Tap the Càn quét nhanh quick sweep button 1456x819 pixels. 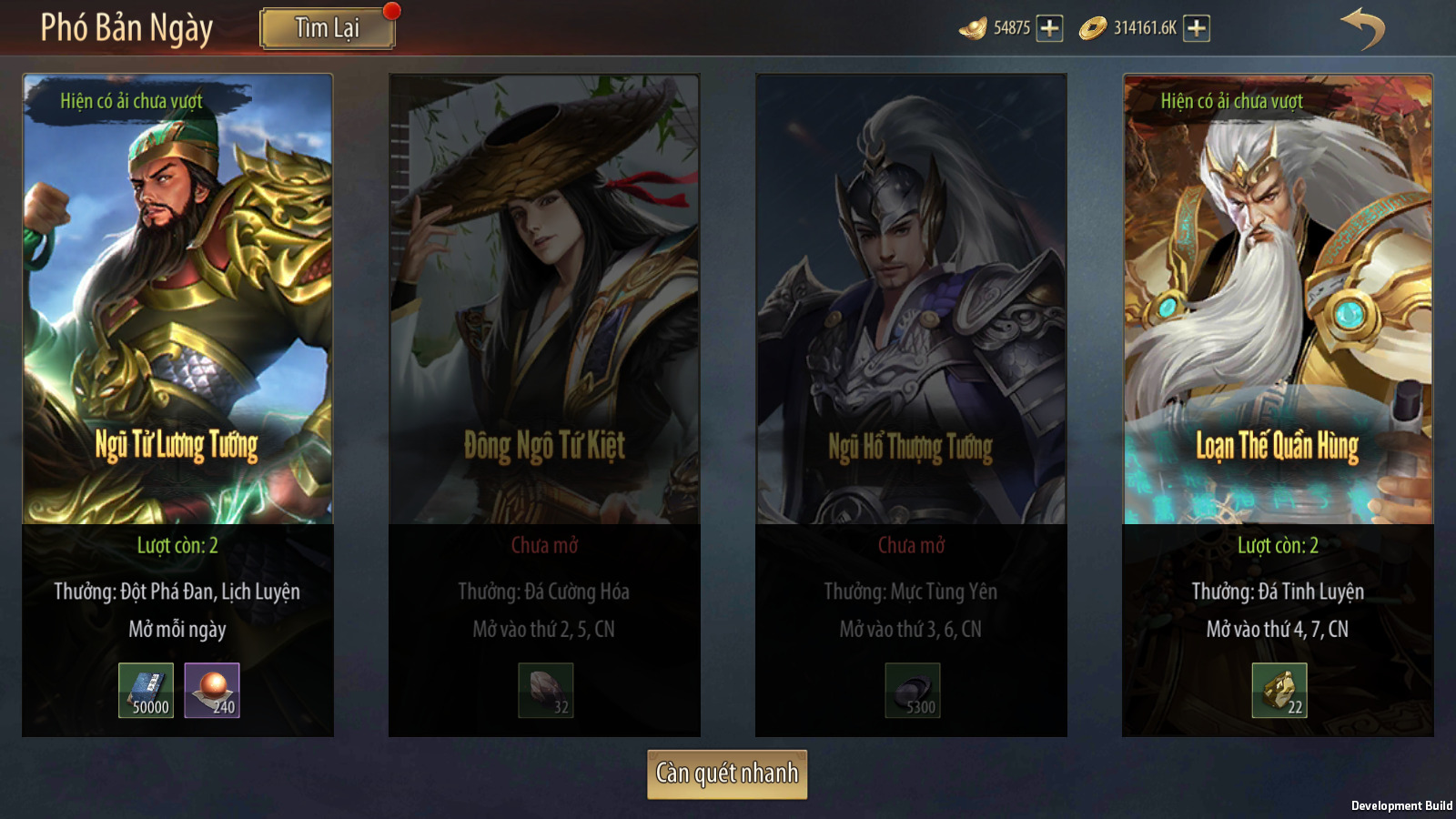(727, 773)
